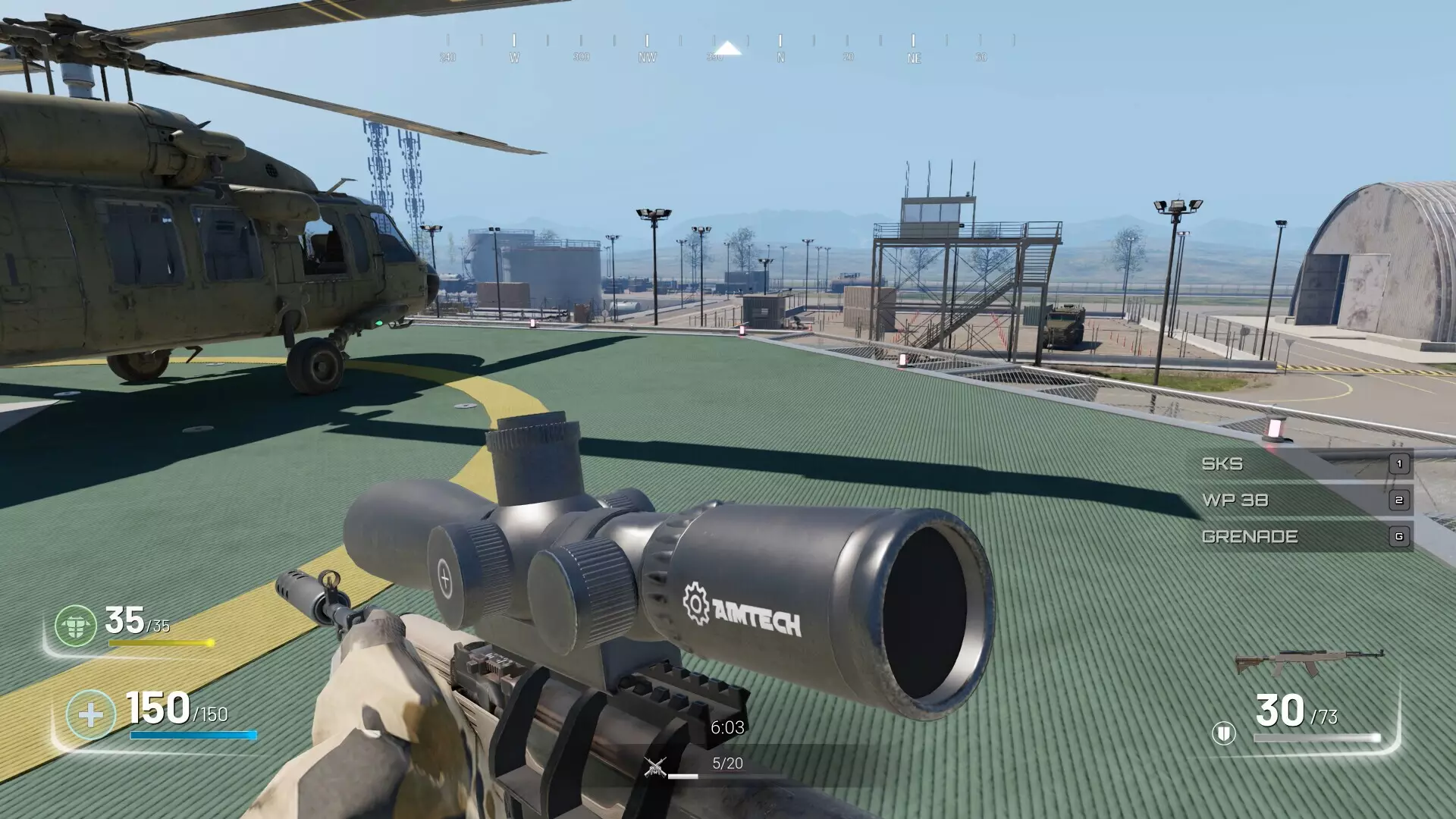Click the compass heading bar
This screenshot has height=819, width=1456.
pos(728,49)
